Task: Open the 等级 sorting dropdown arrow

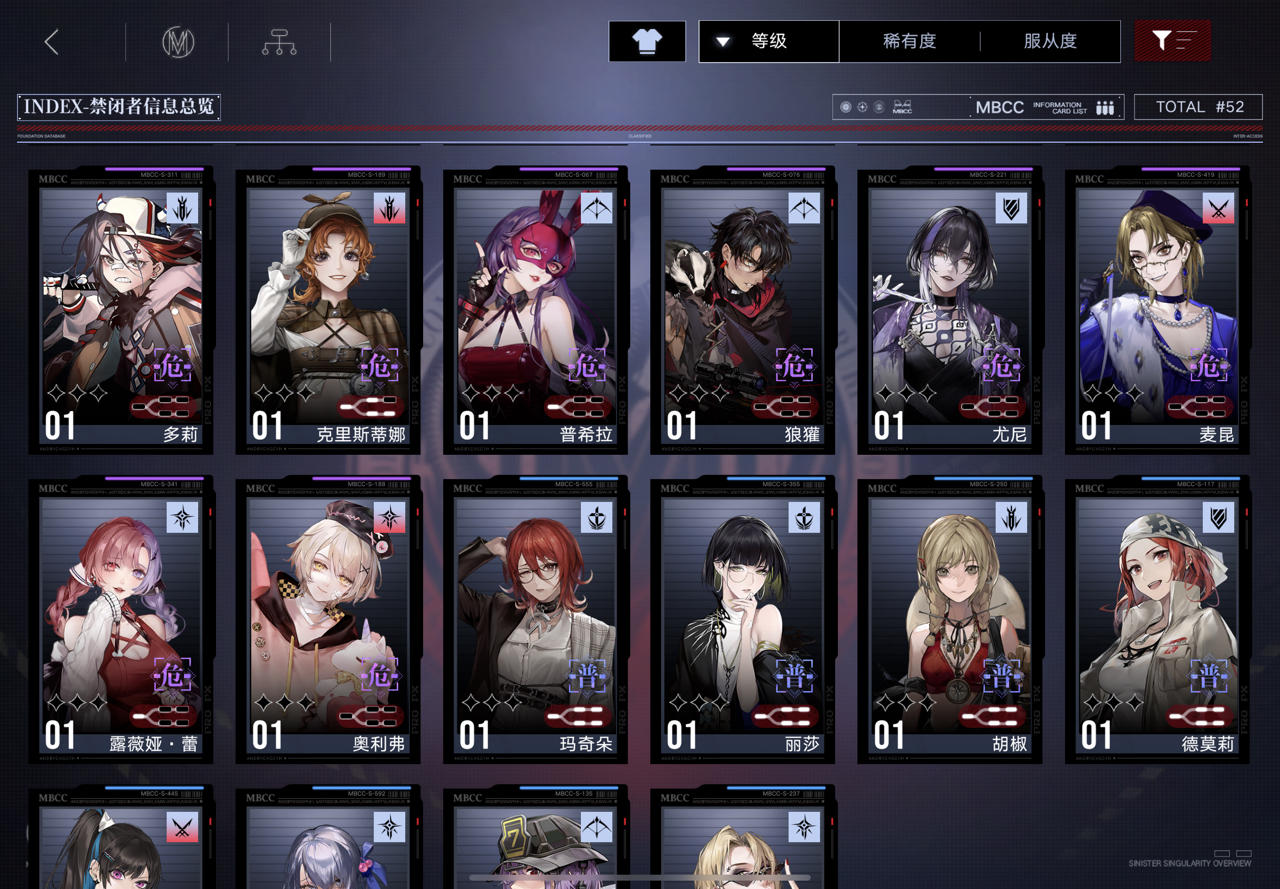Action: pyautogui.click(x=722, y=41)
